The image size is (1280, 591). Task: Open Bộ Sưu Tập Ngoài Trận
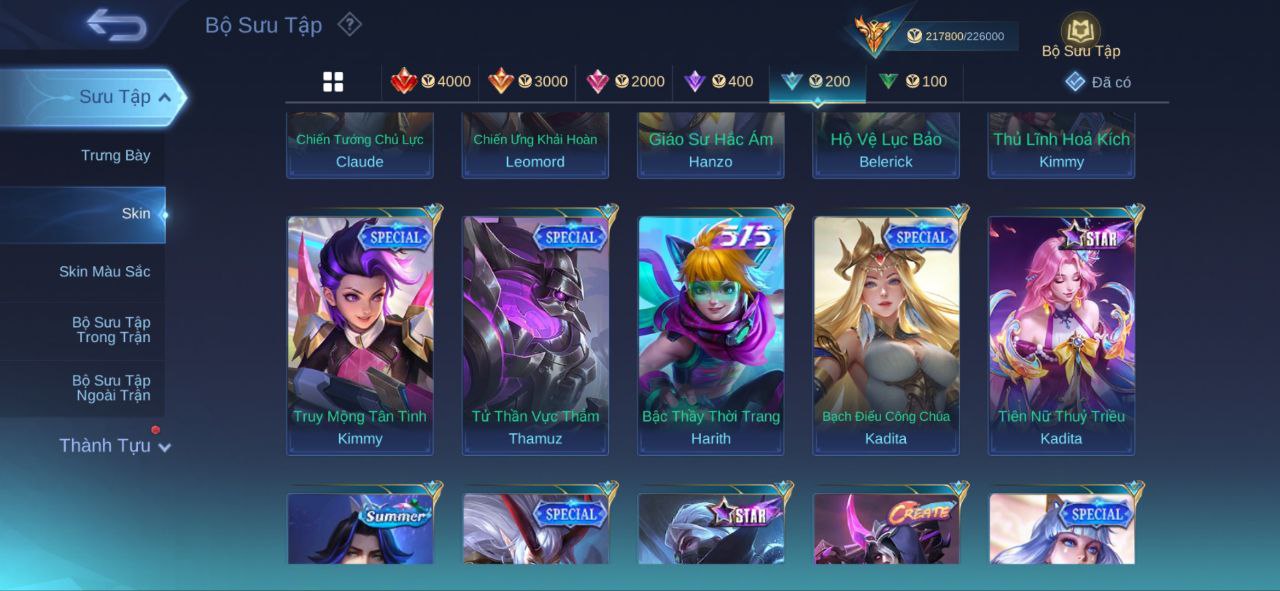(x=110, y=388)
